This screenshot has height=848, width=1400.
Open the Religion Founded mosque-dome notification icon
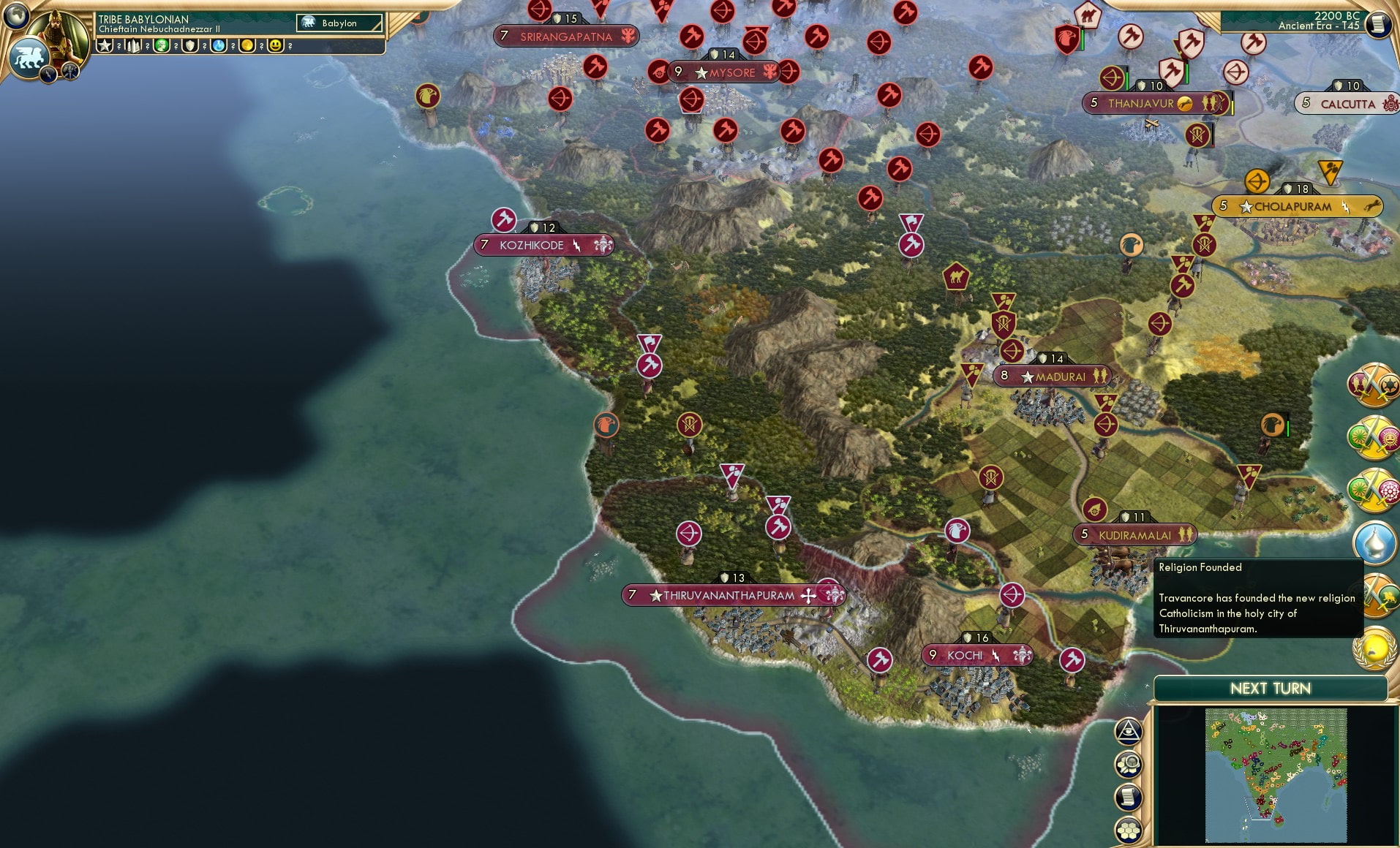tap(1375, 542)
